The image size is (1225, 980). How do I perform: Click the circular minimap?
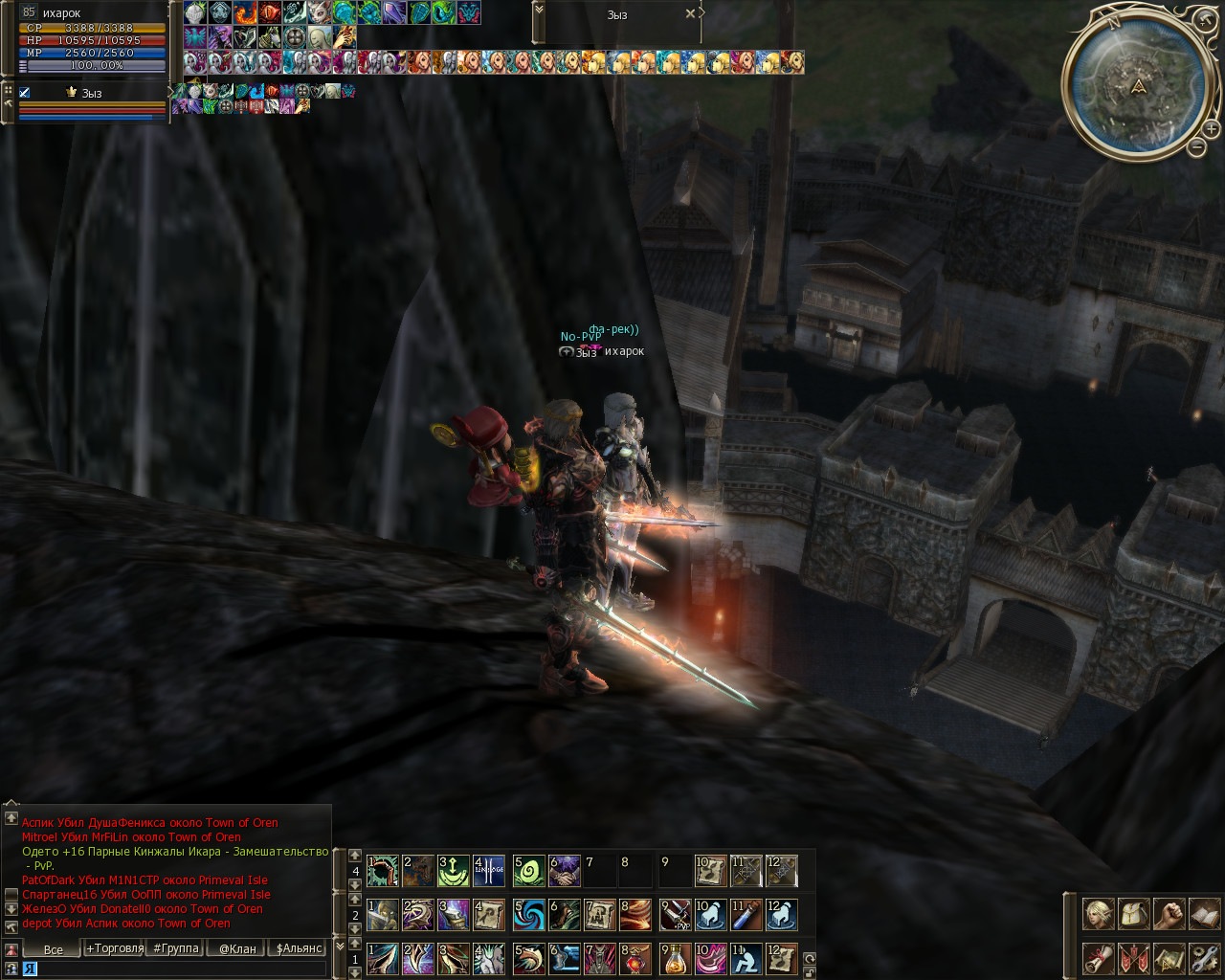[x=1138, y=88]
